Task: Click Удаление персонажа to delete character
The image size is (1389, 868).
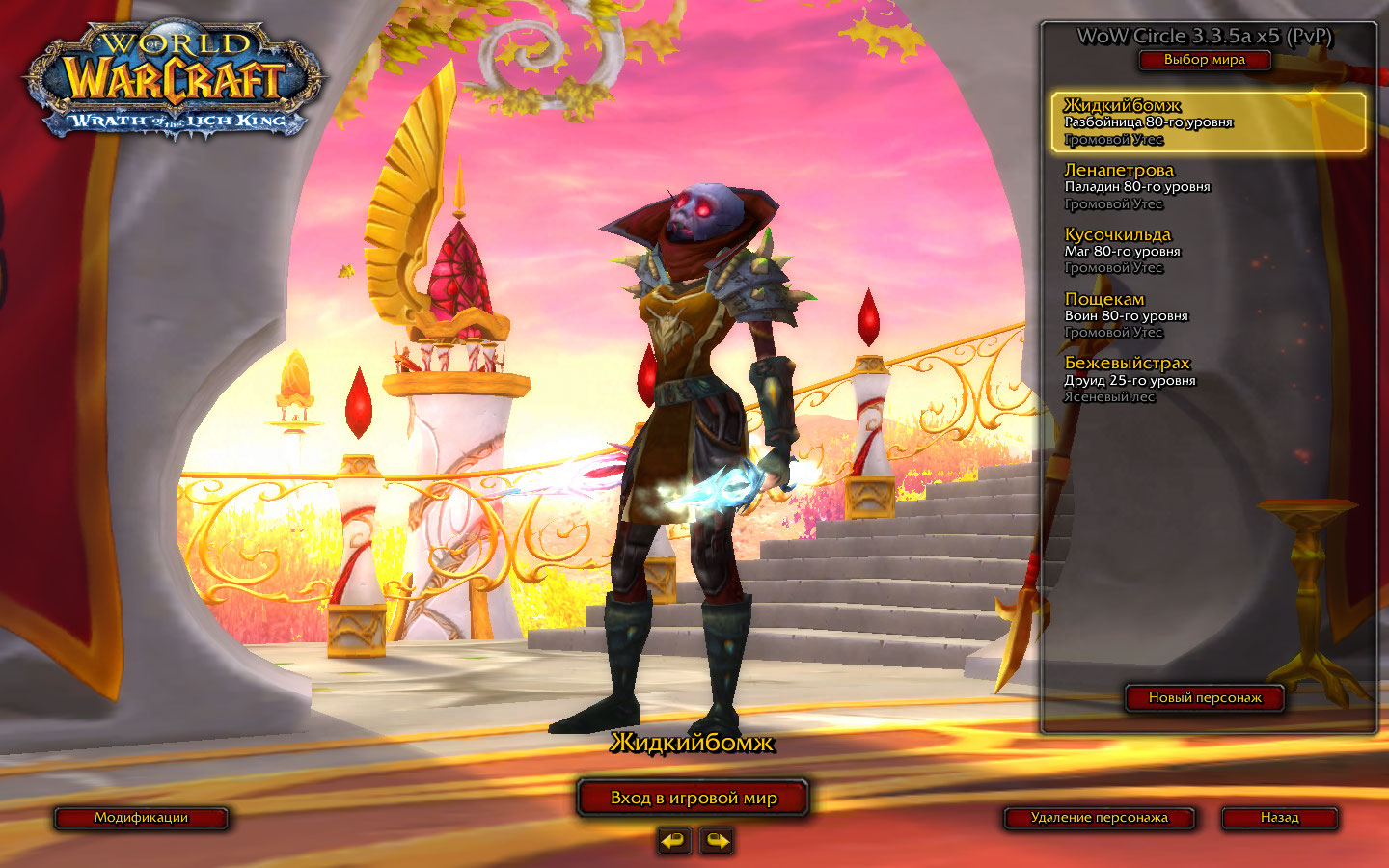Action: 1099,818
